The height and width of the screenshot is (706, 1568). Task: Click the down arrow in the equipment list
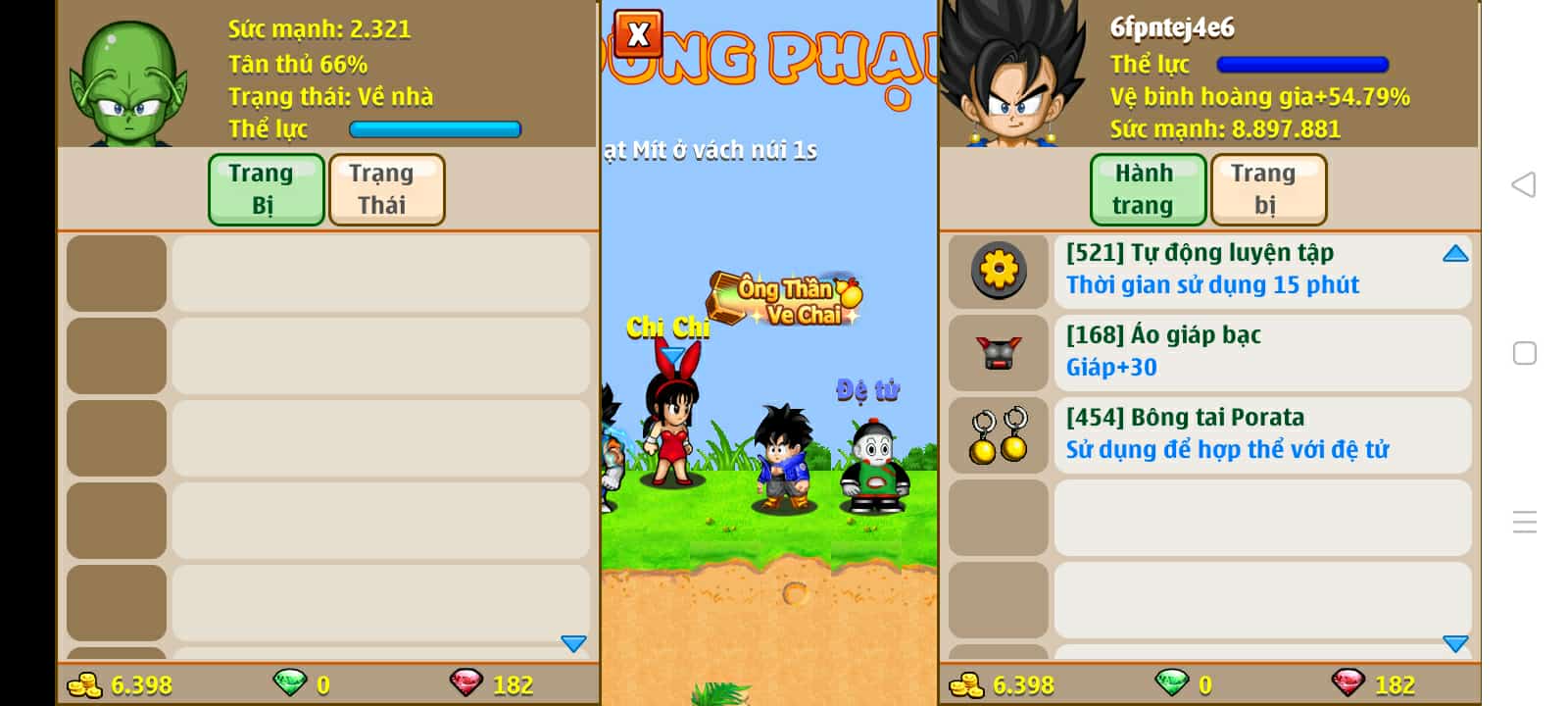tap(573, 643)
